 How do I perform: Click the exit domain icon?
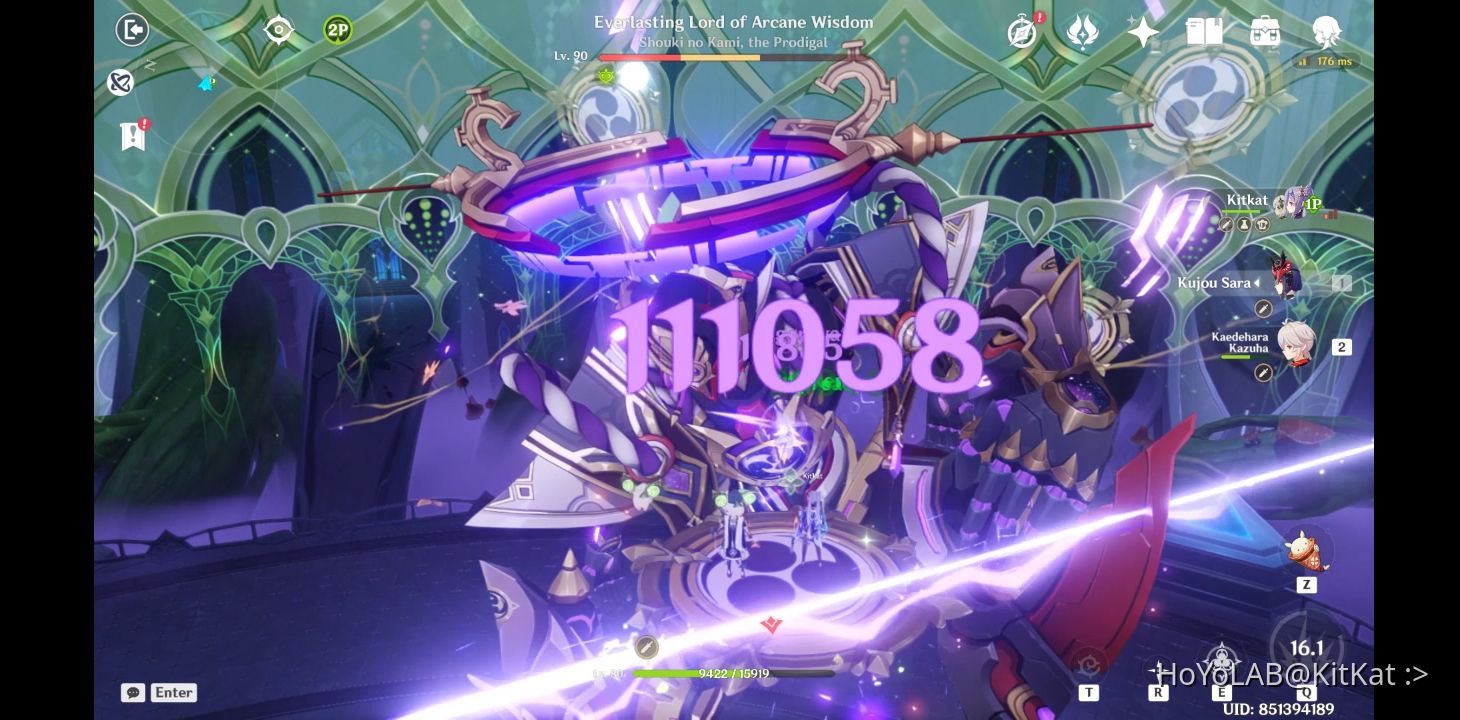pos(133,30)
